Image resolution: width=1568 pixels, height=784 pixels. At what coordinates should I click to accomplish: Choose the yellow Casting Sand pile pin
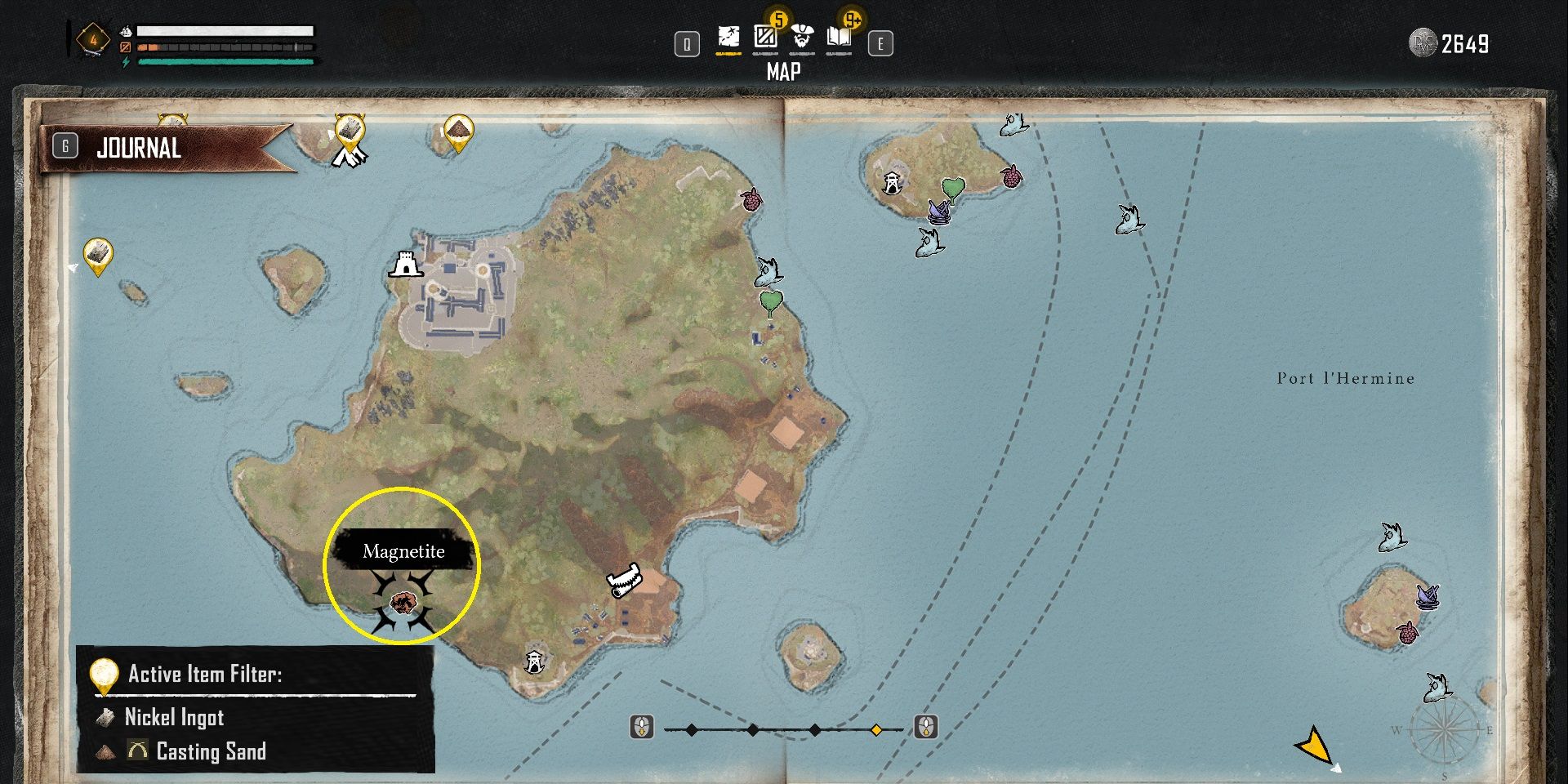point(459,131)
